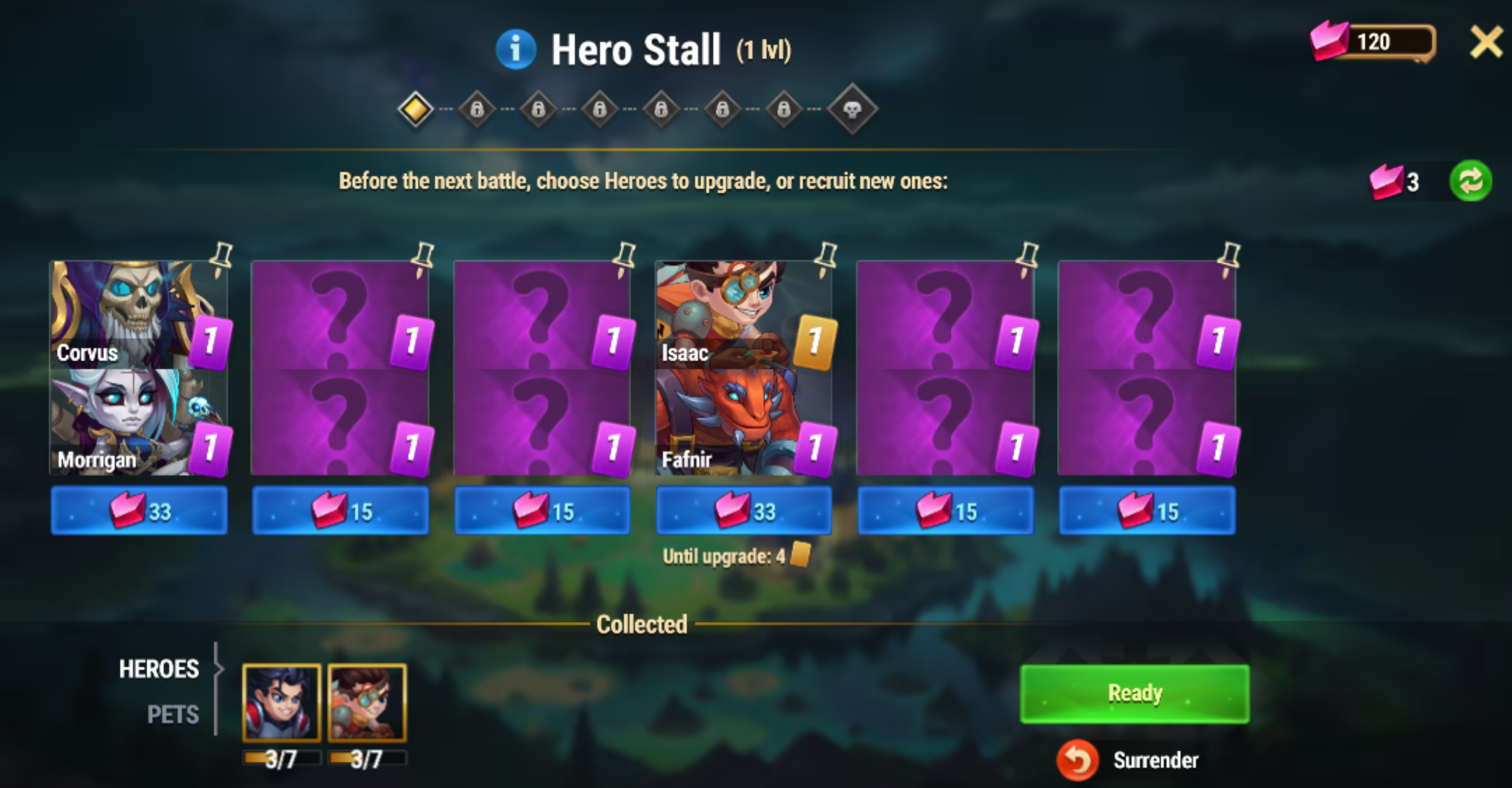Show the collected Heroes tab

(159, 669)
